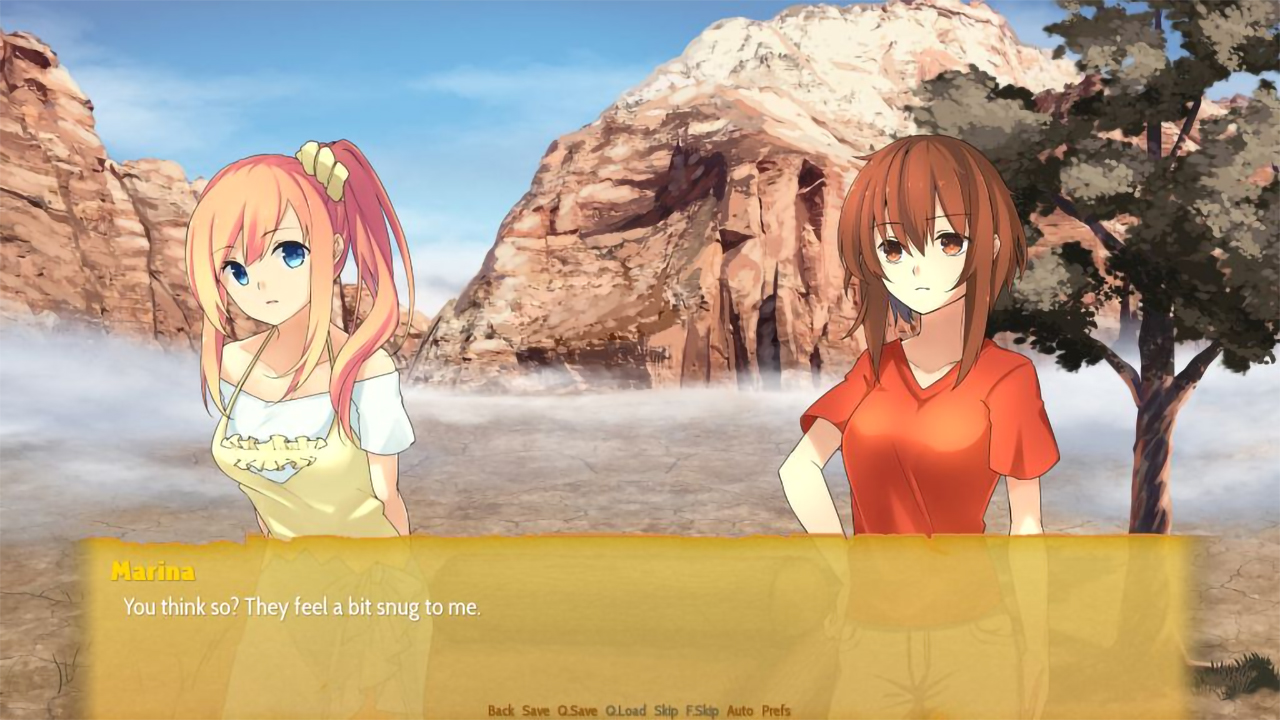The image size is (1280, 720).
Task: Go back with the Back button
Action: tap(501, 711)
